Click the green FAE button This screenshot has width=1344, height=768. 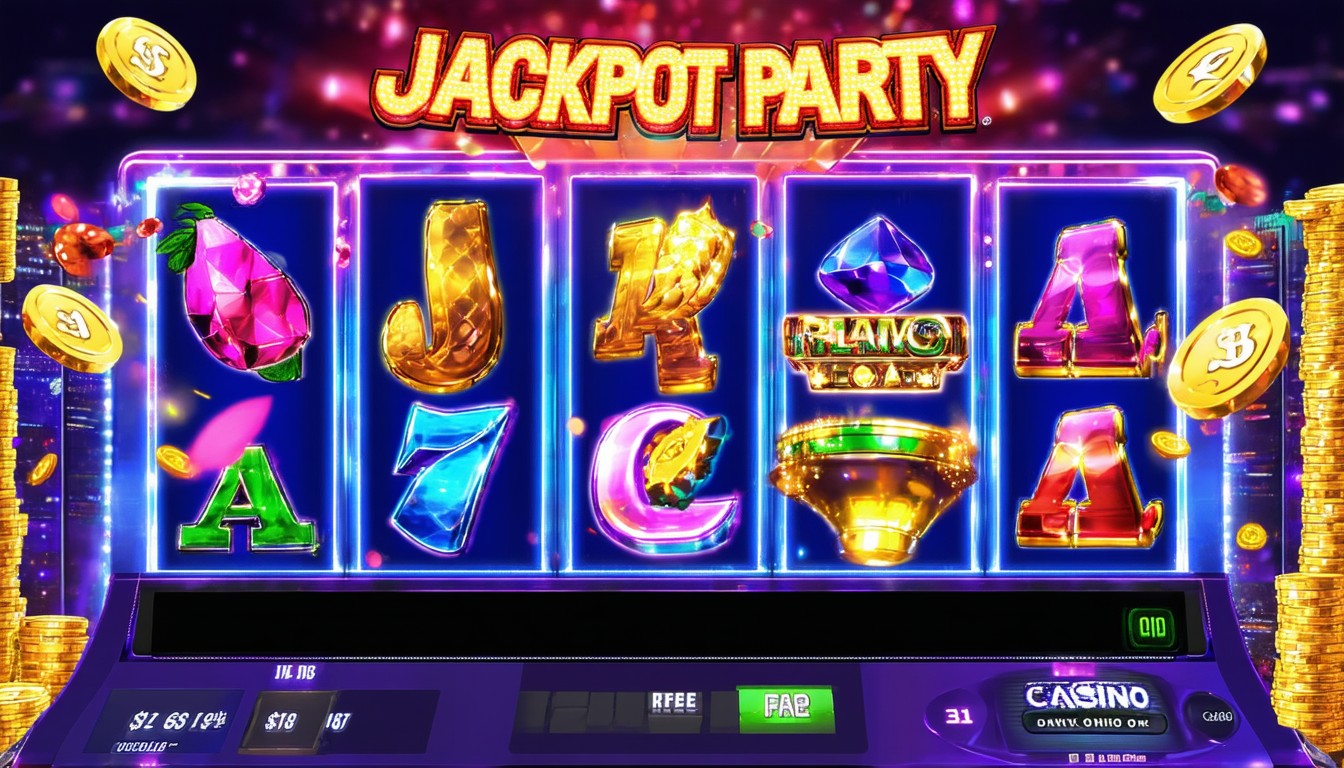click(785, 706)
